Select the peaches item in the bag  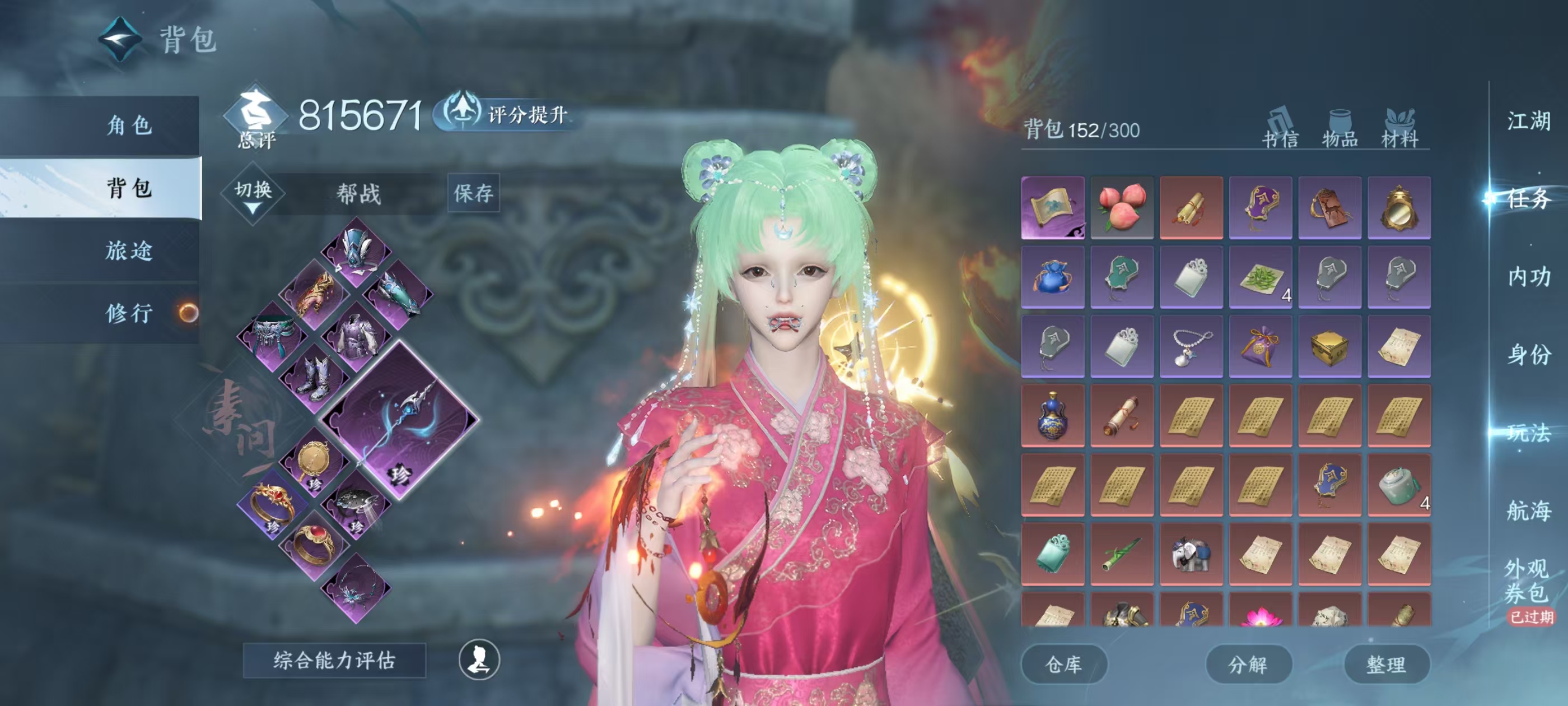pyautogui.click(x=1122, y=207)
